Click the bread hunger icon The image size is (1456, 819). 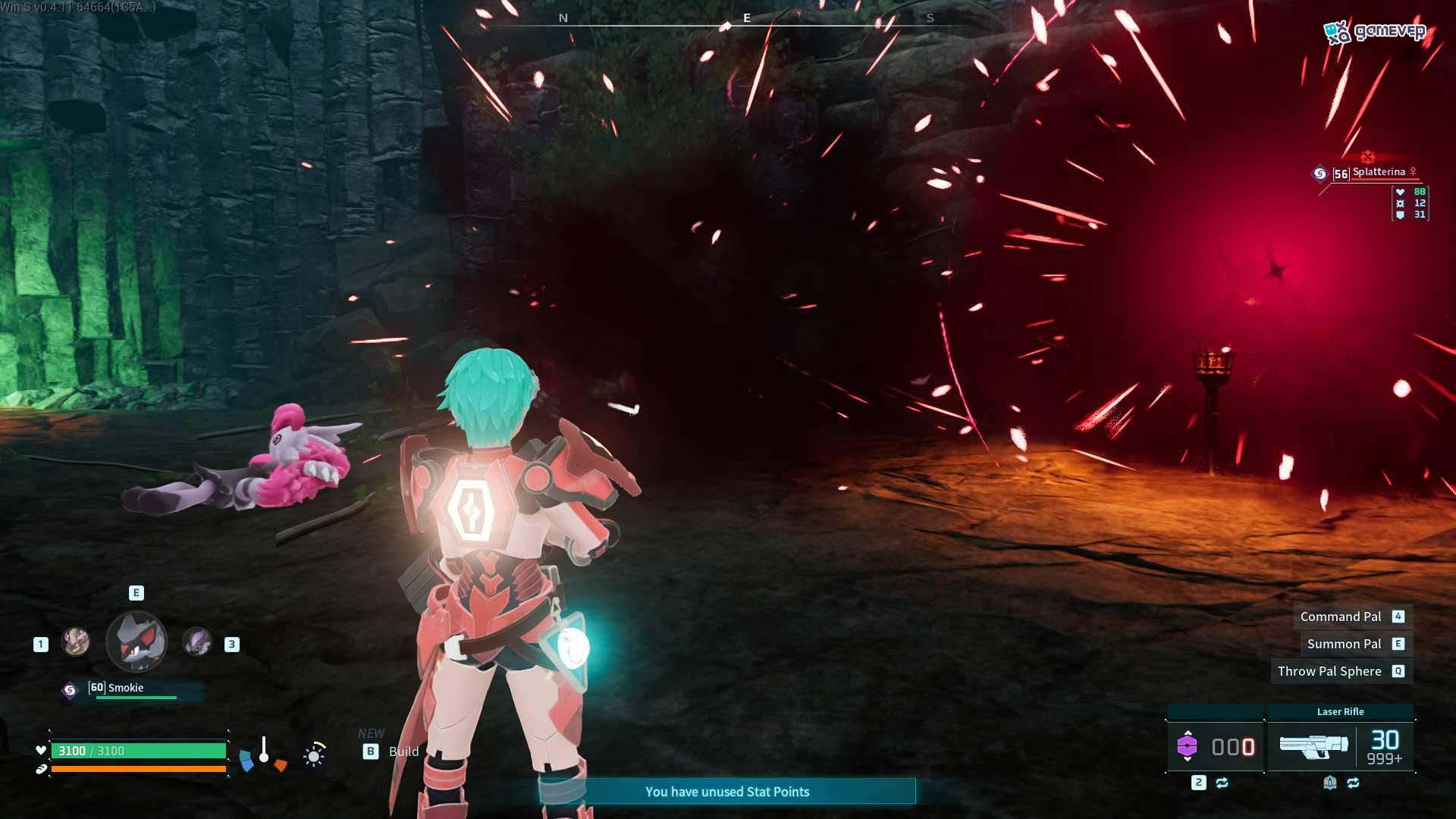point(40,768)
